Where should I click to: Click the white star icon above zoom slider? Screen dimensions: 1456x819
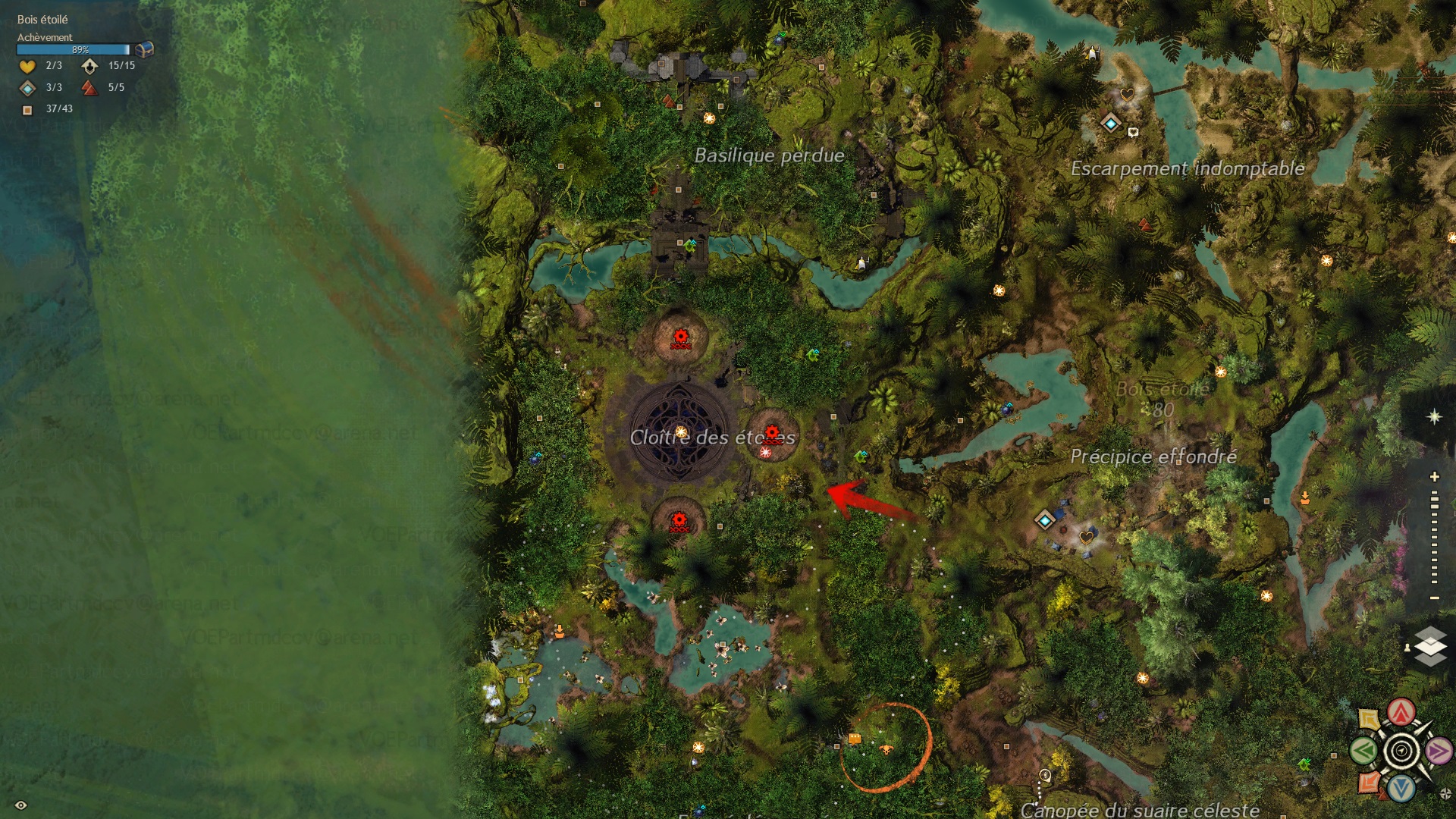click(1434, 417)
